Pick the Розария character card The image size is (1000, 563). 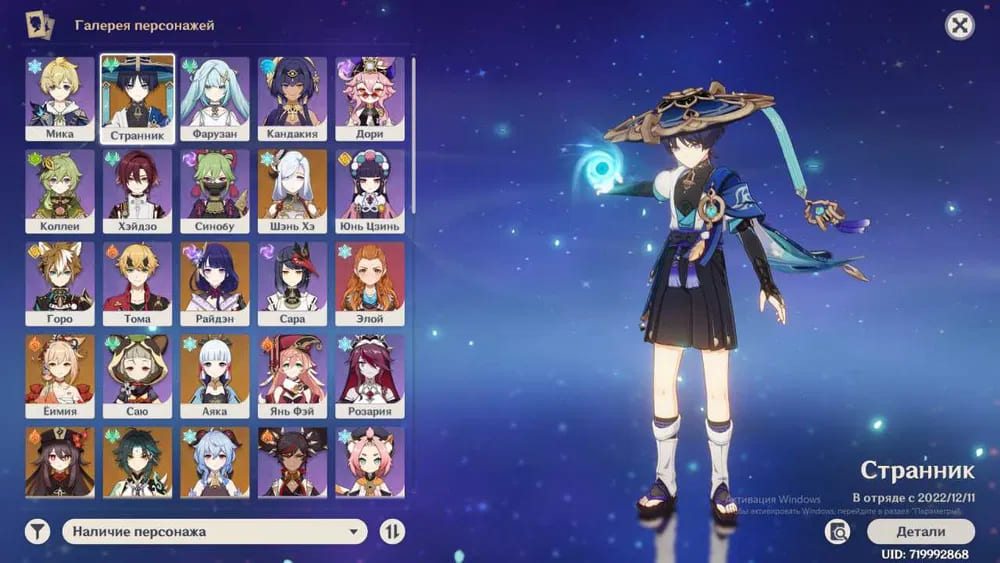coord(370,376)
